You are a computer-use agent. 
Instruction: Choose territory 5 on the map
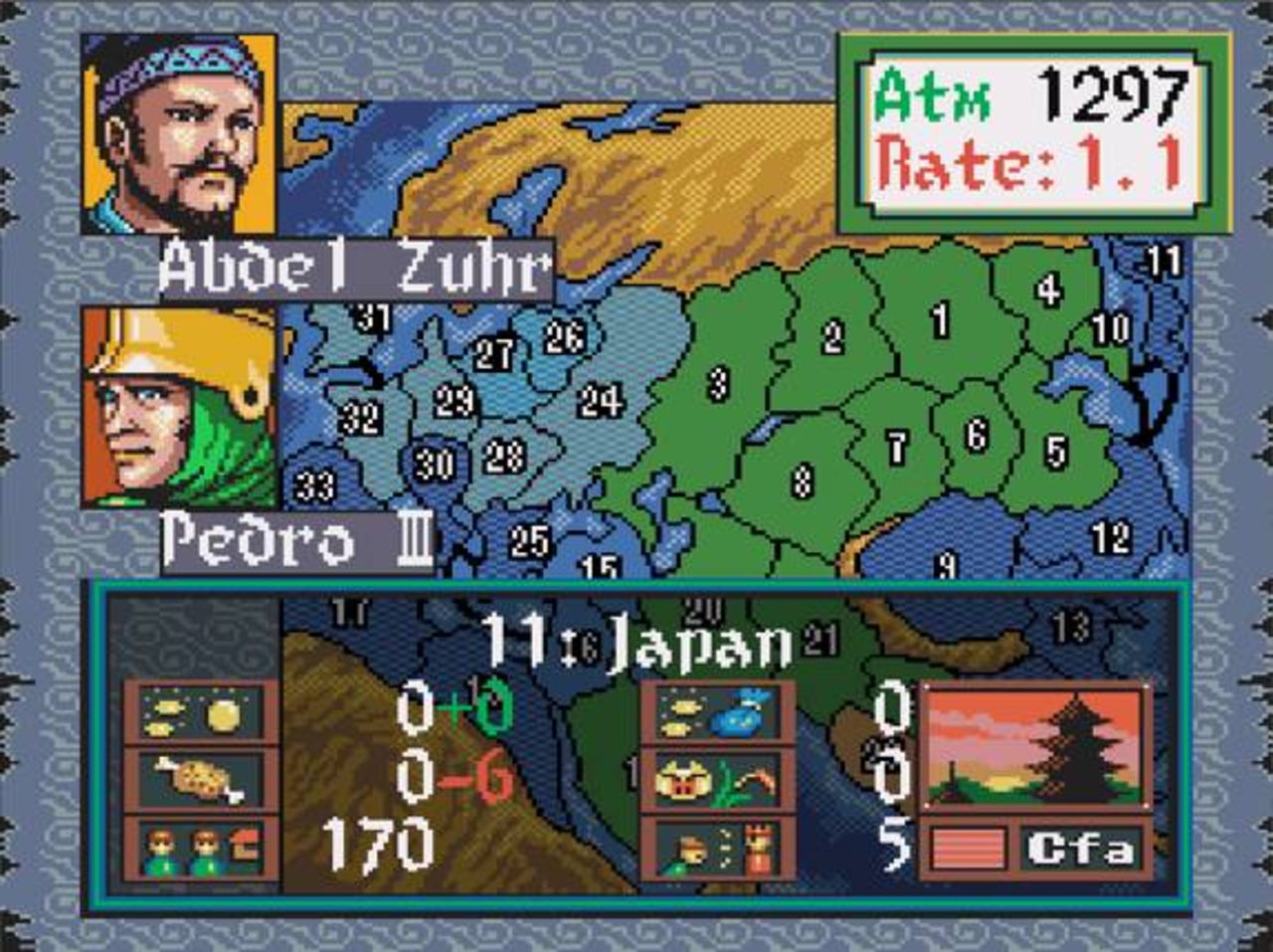(x=1056, y=453)
